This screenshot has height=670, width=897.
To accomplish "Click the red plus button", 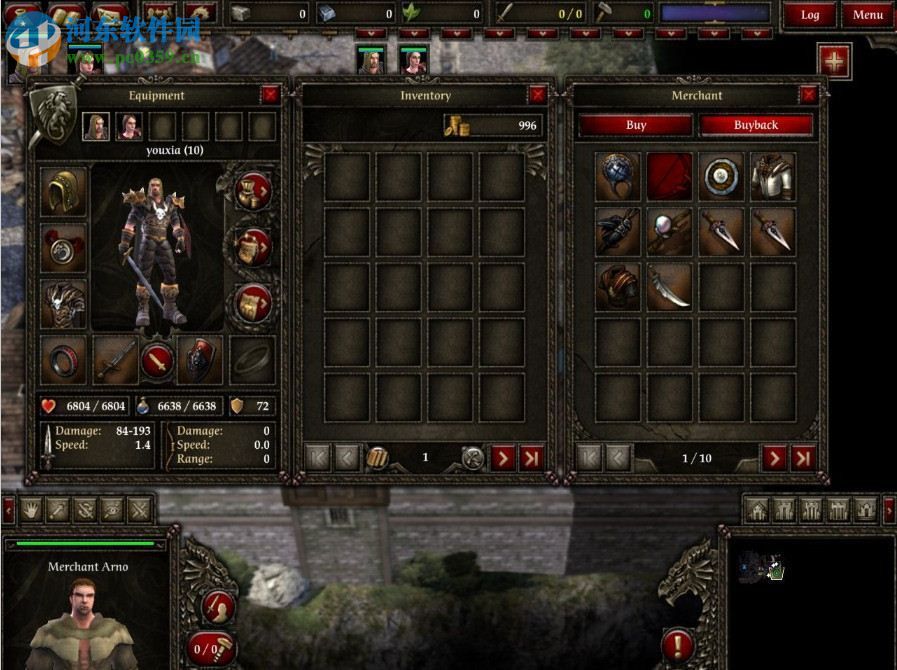I will [x=834, y=61].
